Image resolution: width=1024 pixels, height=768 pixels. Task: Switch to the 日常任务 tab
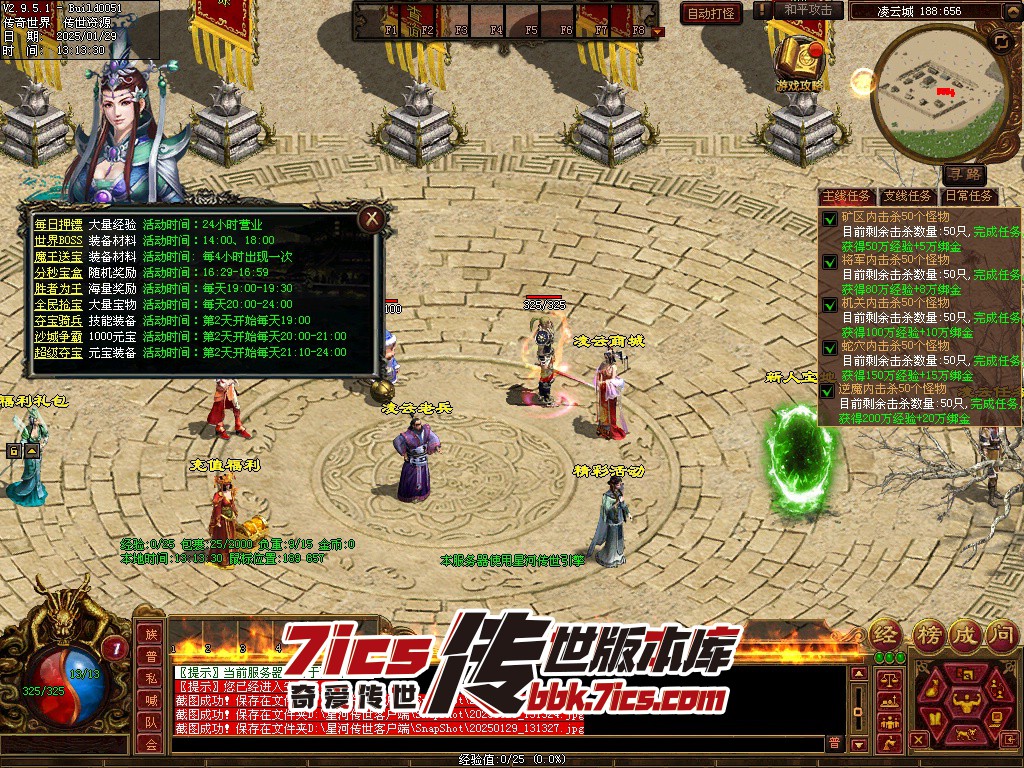click(x=969, y=196)
